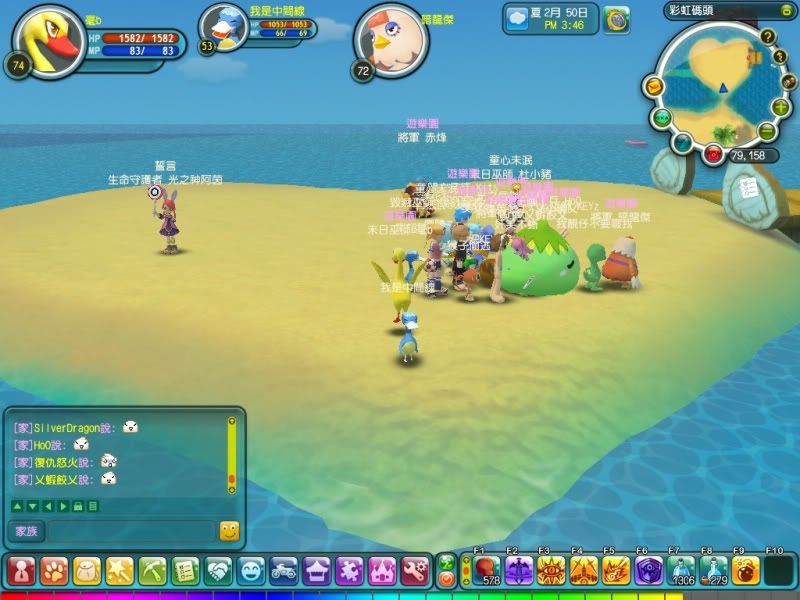Open the motorcycle mount menu
Image resolution: width=800 pixels, height=600 pixels.
tap(284, 571)
